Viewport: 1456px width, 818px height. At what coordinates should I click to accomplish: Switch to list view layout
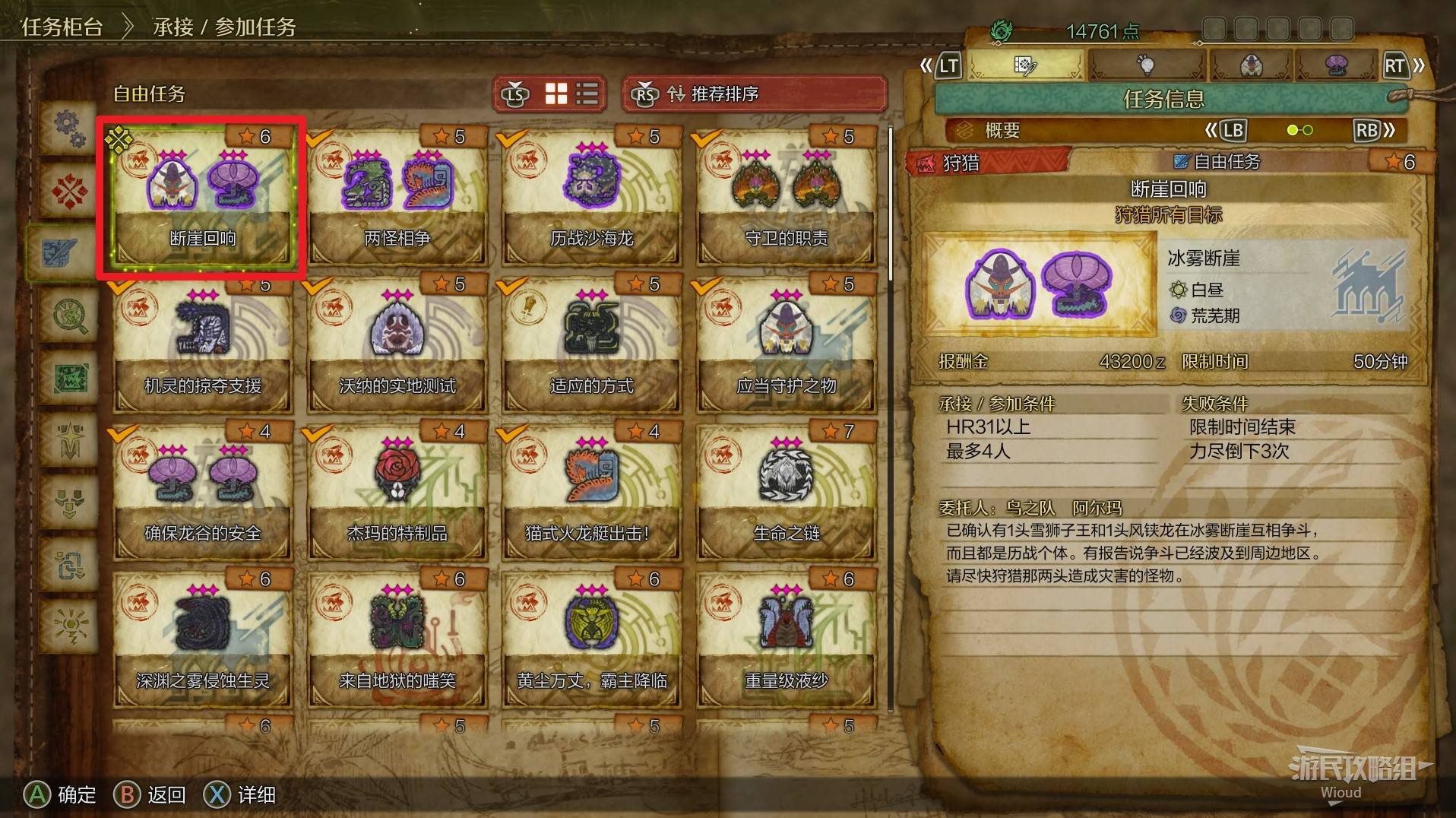(x=587, y=94)
